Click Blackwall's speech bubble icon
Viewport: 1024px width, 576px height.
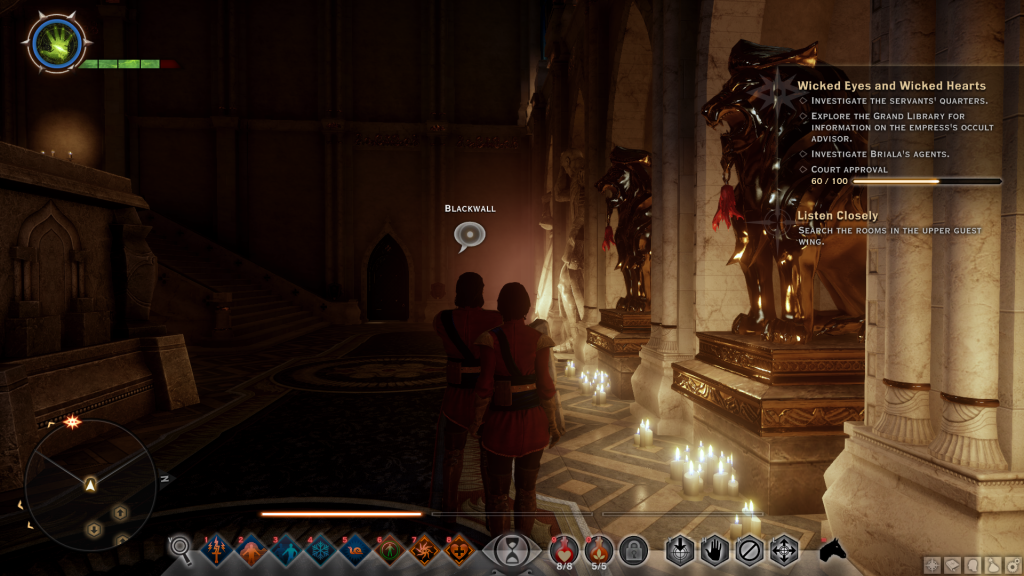(469, 235)
